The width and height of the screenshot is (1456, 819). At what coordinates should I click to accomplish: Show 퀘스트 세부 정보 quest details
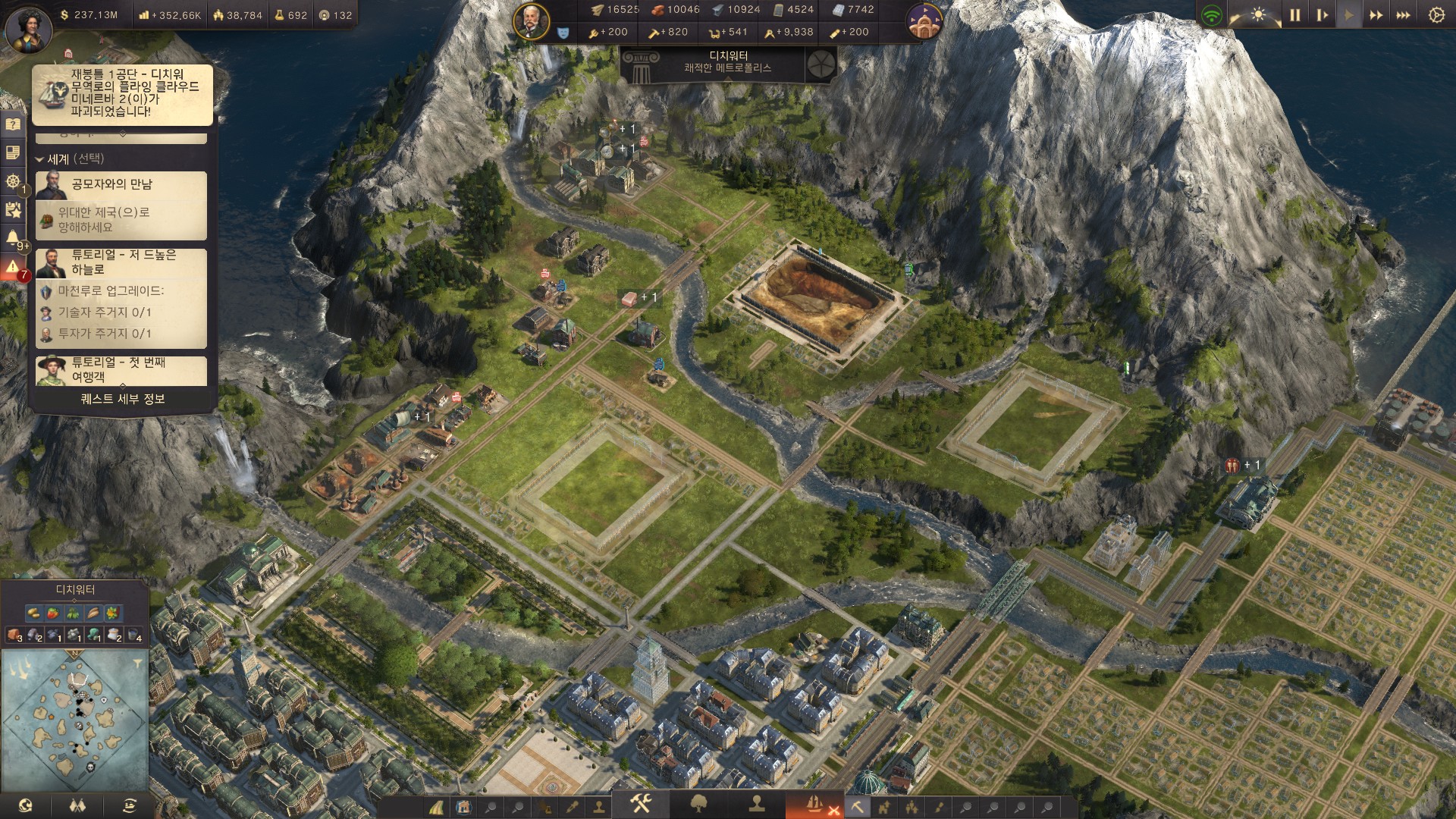click(x=123, y=399)
